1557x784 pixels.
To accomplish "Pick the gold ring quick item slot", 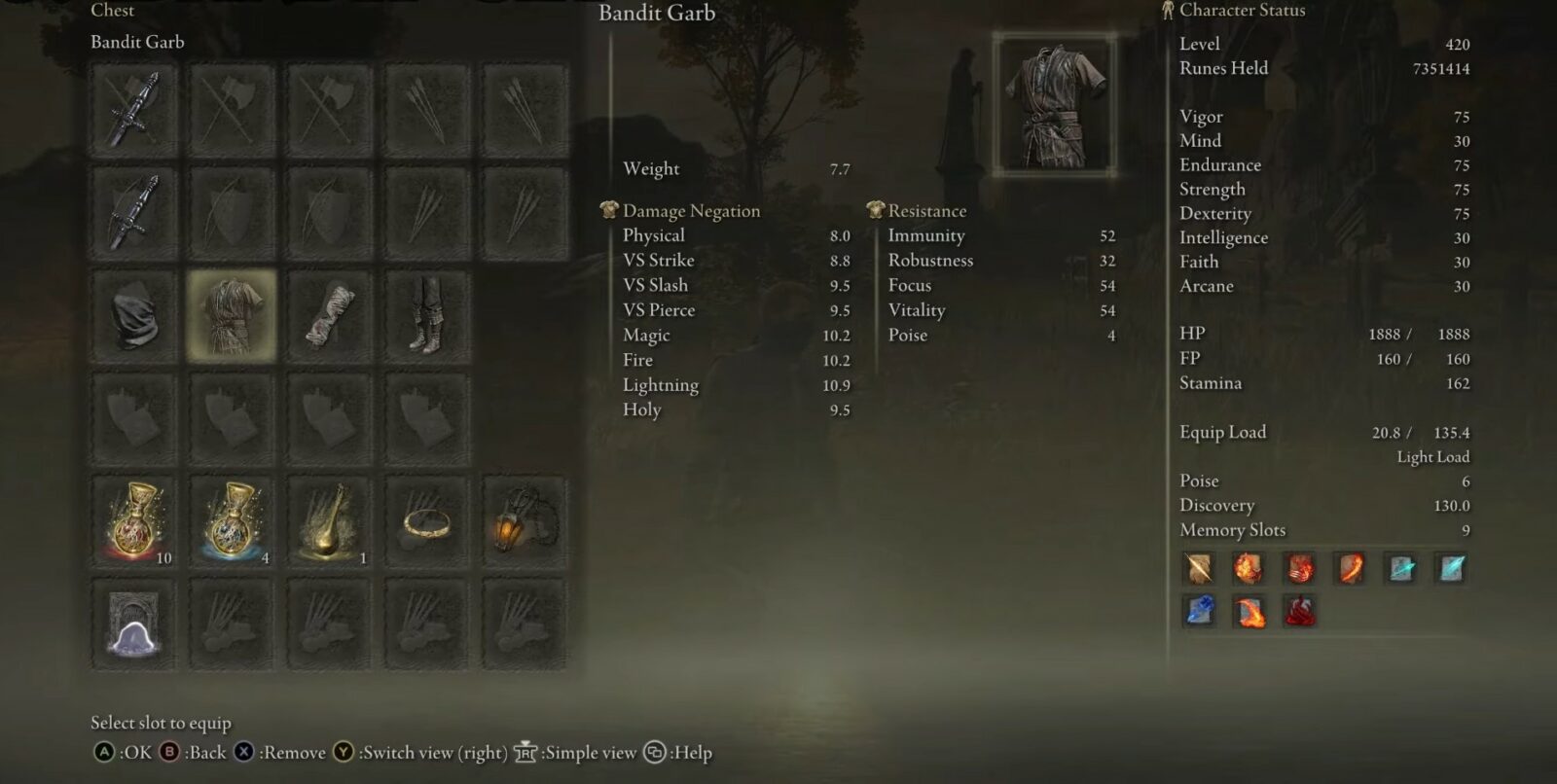I will pos(426,522).
